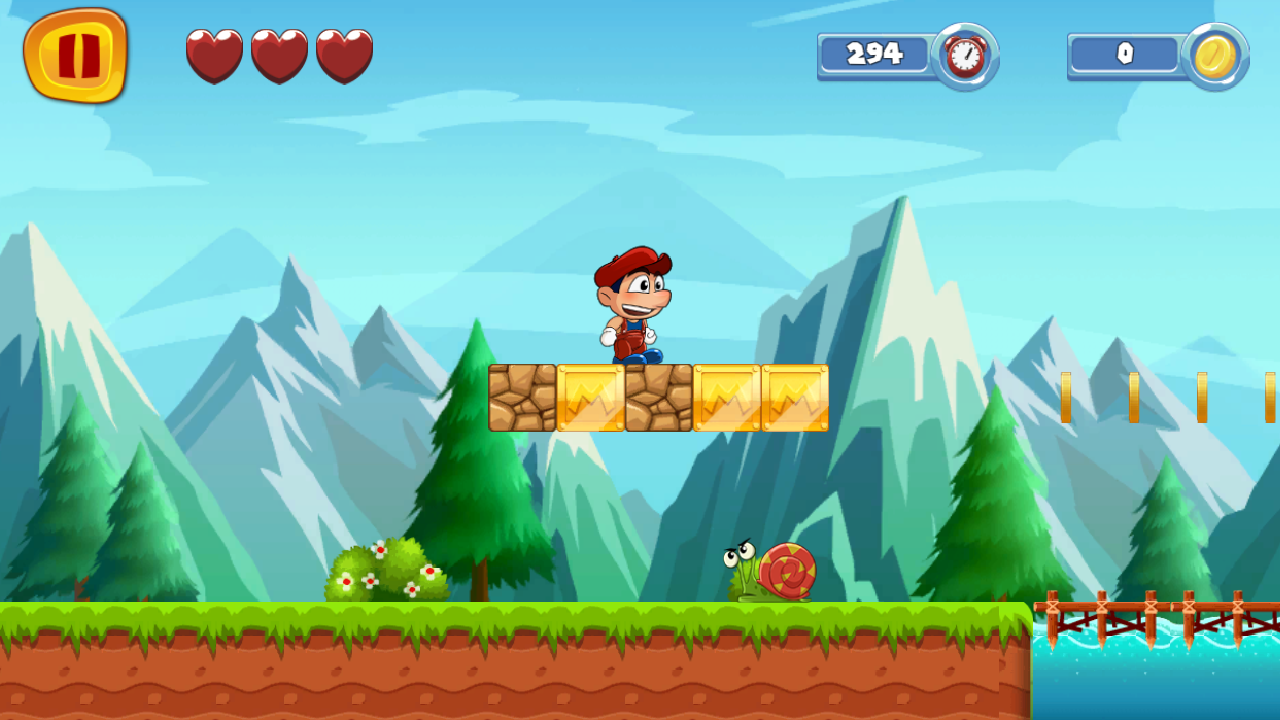Click the timer clock icon
This screenshot has width=1280, height=720.
(963, 55)
